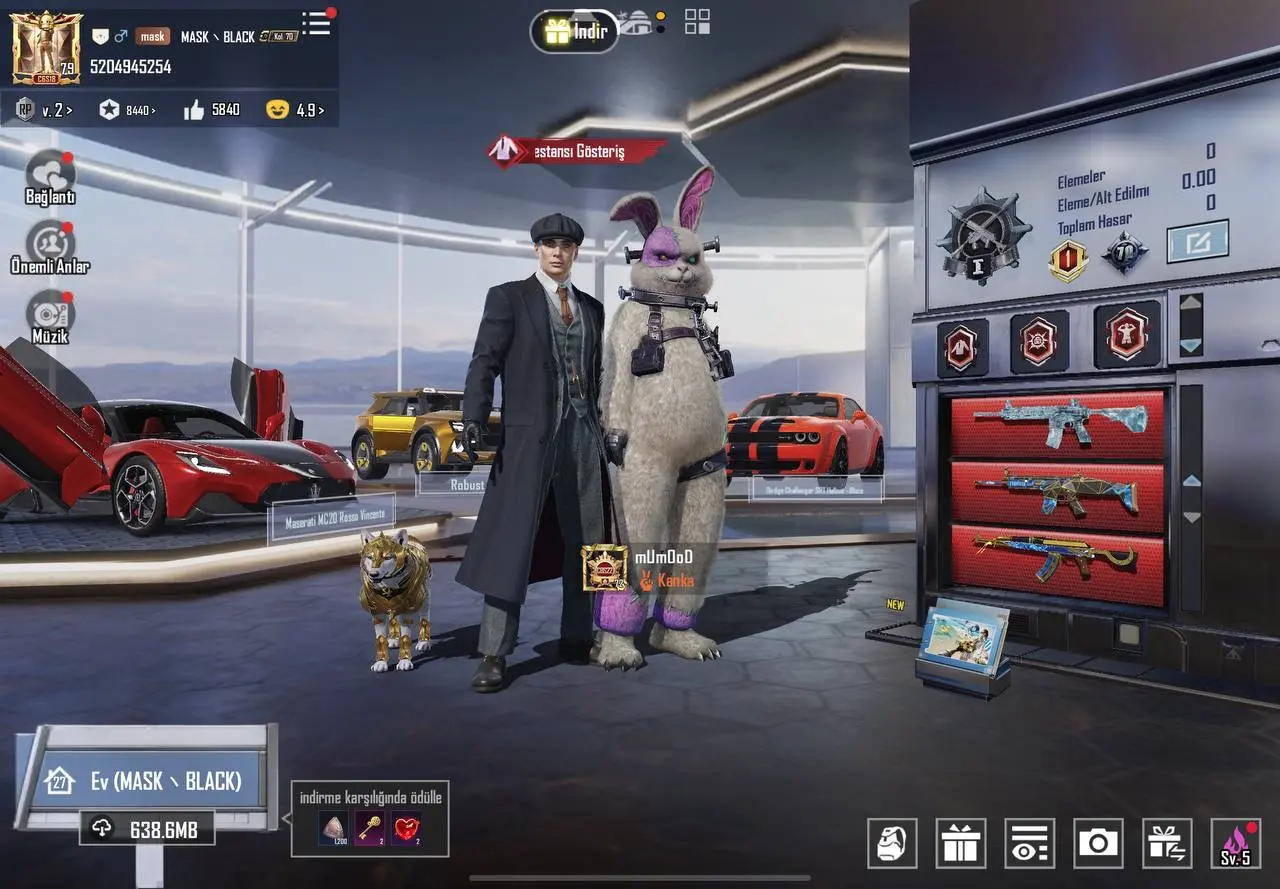Open the backpack inventory icon
Viewport: 1280px width, 889px height.
893,843
